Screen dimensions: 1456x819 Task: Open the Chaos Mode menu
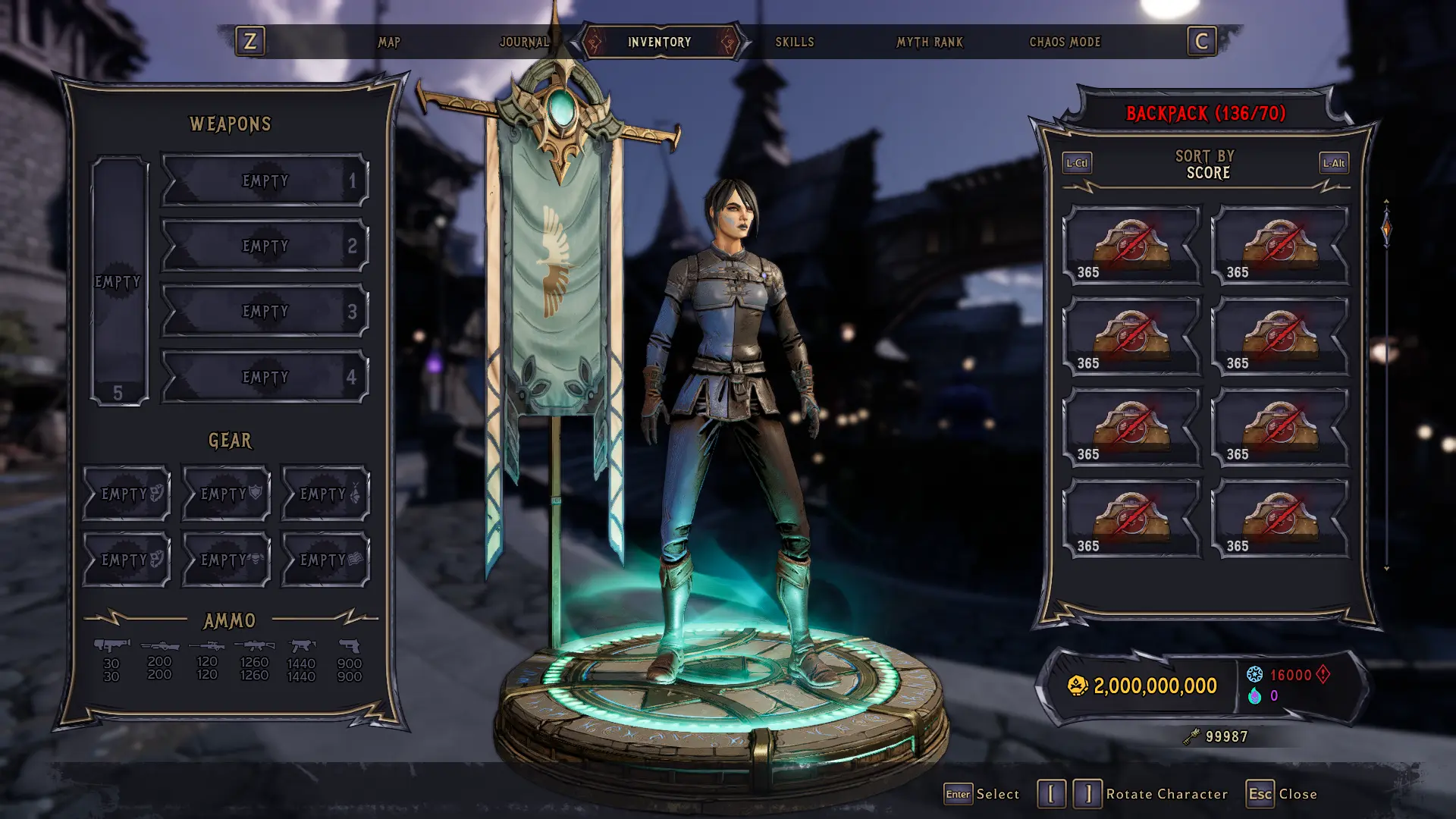click(1064, 42)
